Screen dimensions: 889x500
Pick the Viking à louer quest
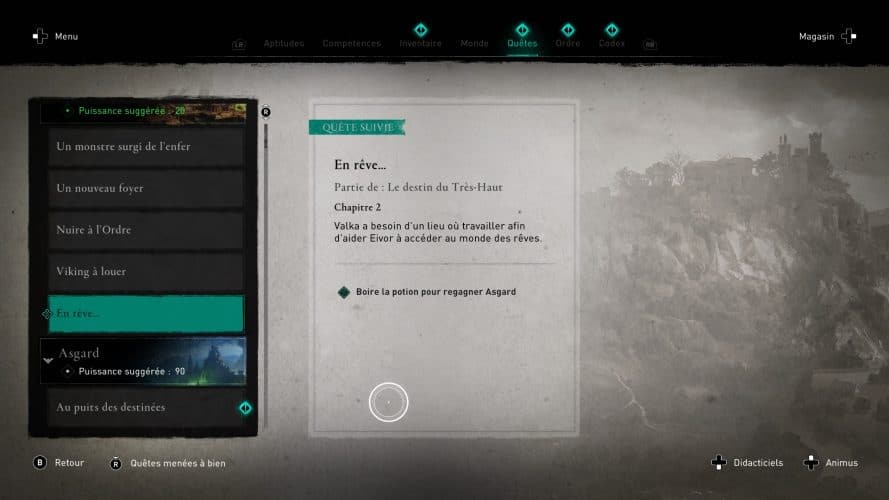click(143, 272)
